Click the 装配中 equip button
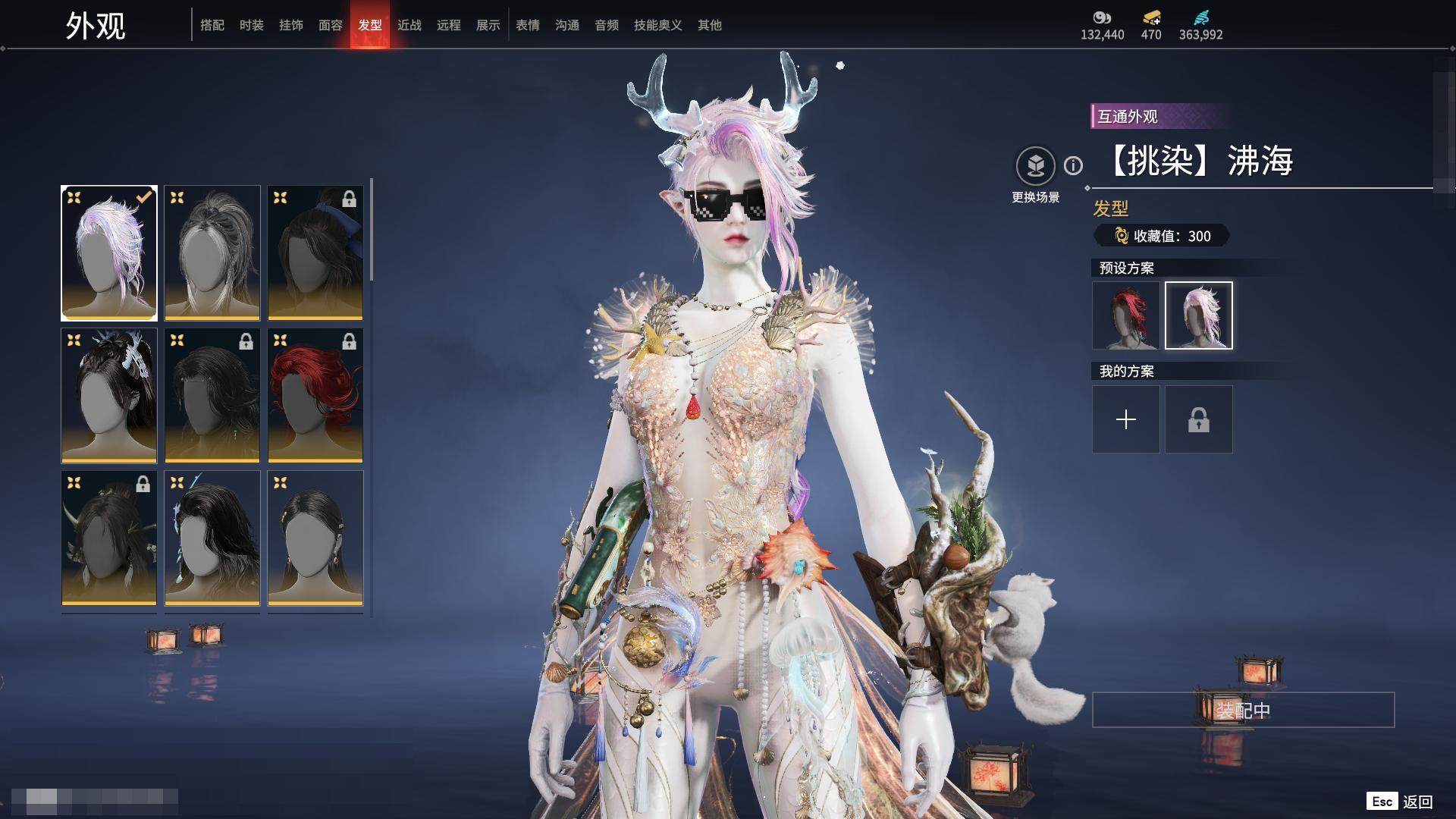The height and width of the screenshot is (819, 1456). tap(1243, 710)
